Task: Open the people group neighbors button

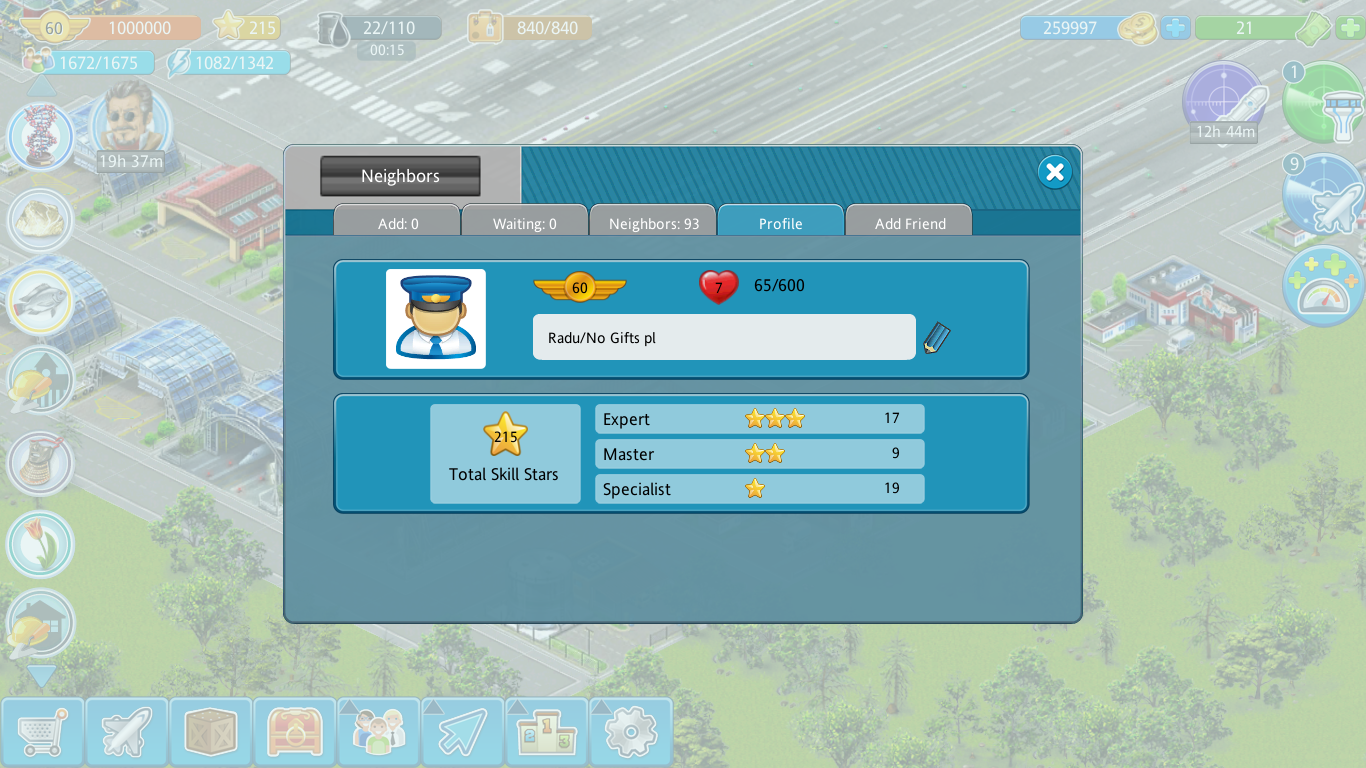Action: coord(378,733)
